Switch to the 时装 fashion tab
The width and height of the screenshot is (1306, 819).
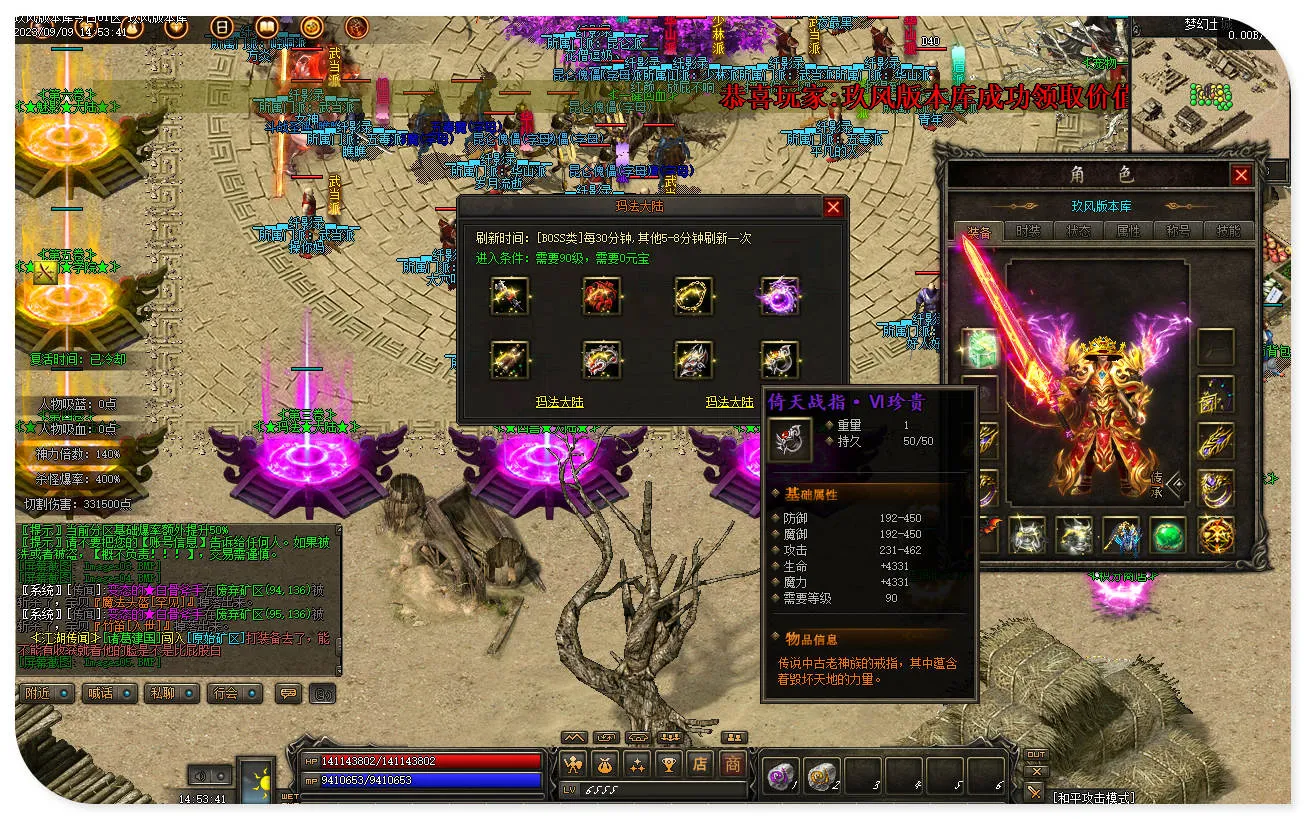point(1028,231)
